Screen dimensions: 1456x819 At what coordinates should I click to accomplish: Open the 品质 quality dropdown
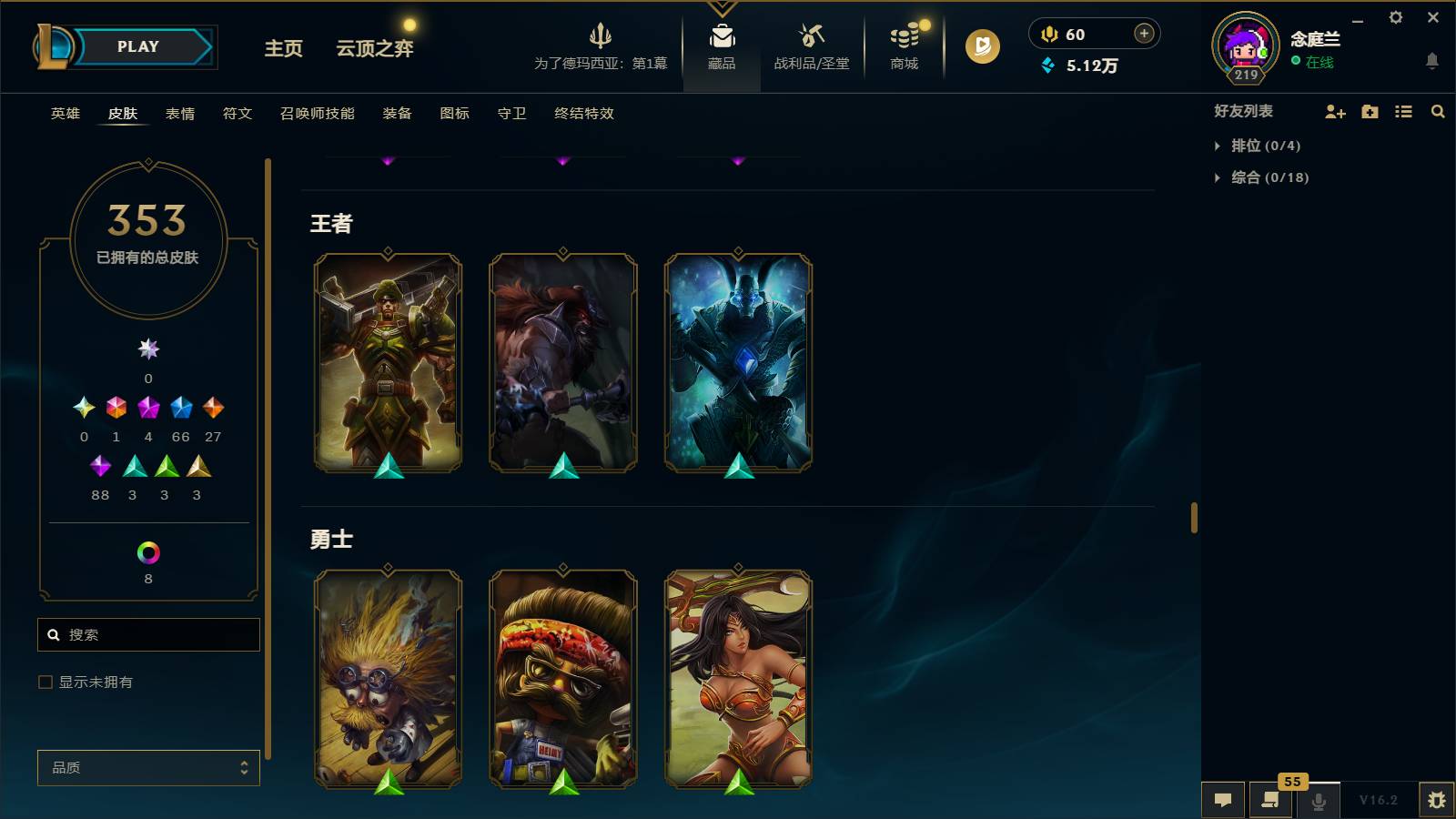(x=148, y=767)
